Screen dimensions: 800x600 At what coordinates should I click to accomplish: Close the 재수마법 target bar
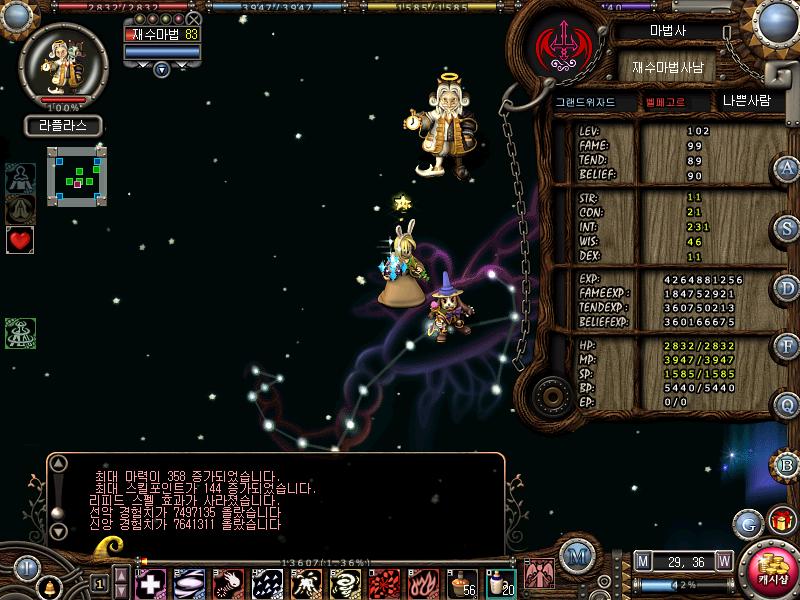click(x=194, y=19)
